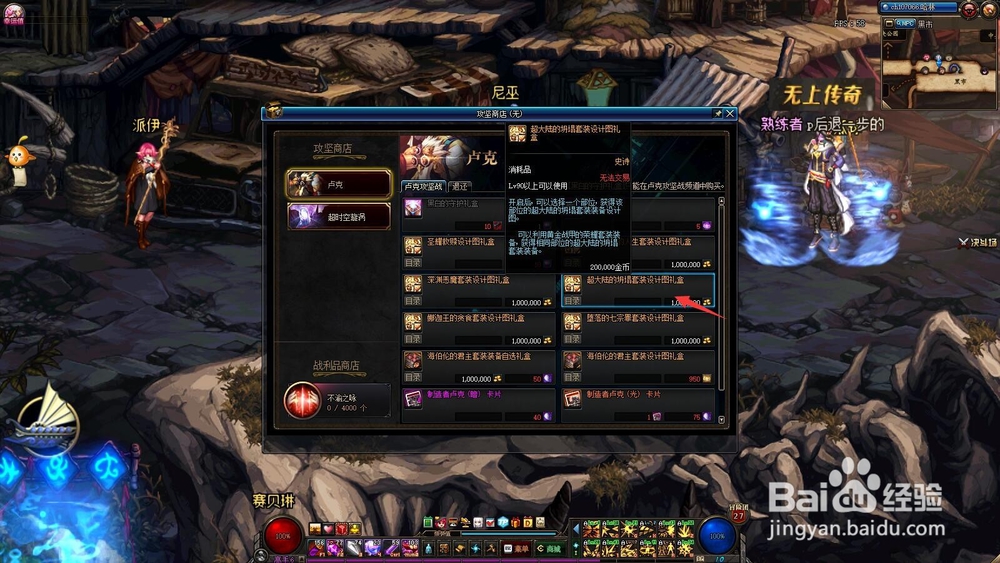This screenshot has width=1000, height=563.
Task: Open the channel selector ch.107
Action: click(916, 8)
